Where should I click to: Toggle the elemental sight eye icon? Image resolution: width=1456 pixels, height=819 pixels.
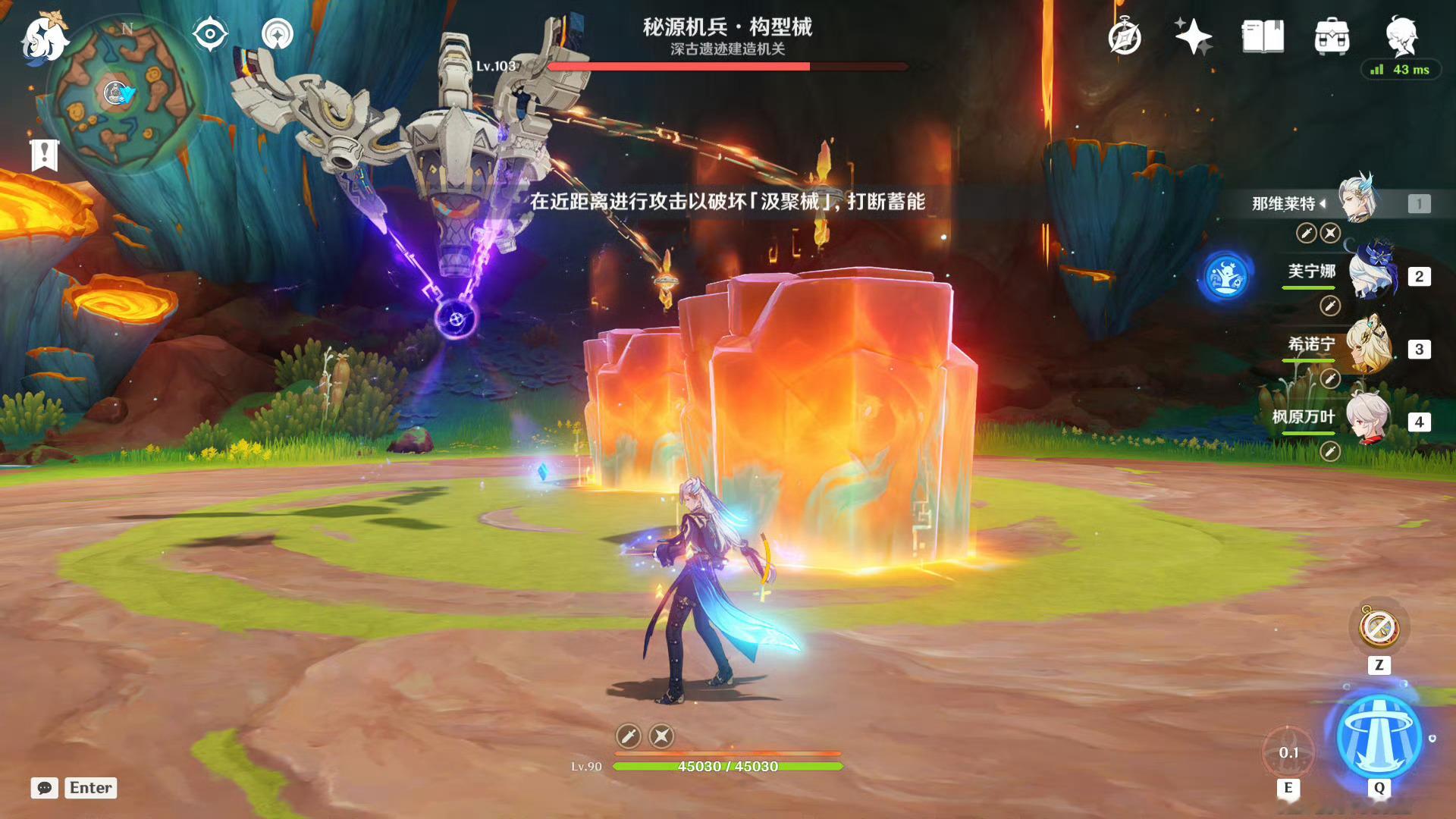click(210, 34)
